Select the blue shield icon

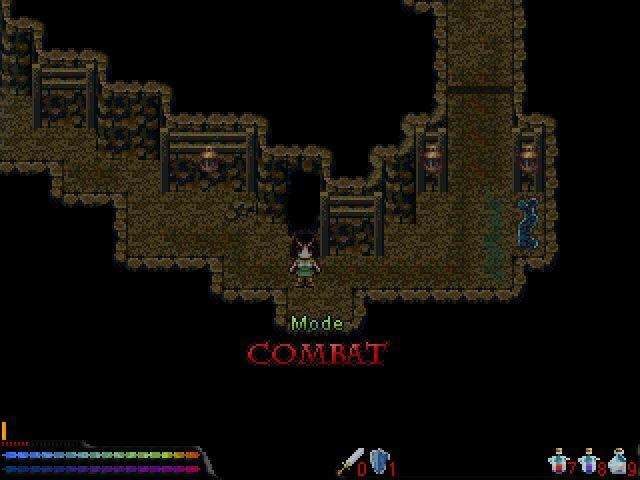click(x=379, y=462)
